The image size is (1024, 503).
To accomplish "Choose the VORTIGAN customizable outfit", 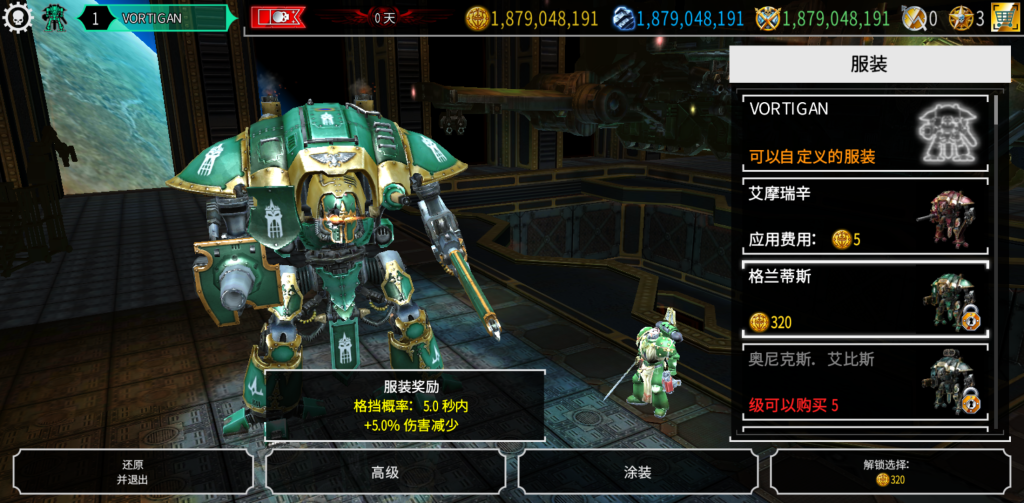I will pyautogui.click(x=864, y=133).
